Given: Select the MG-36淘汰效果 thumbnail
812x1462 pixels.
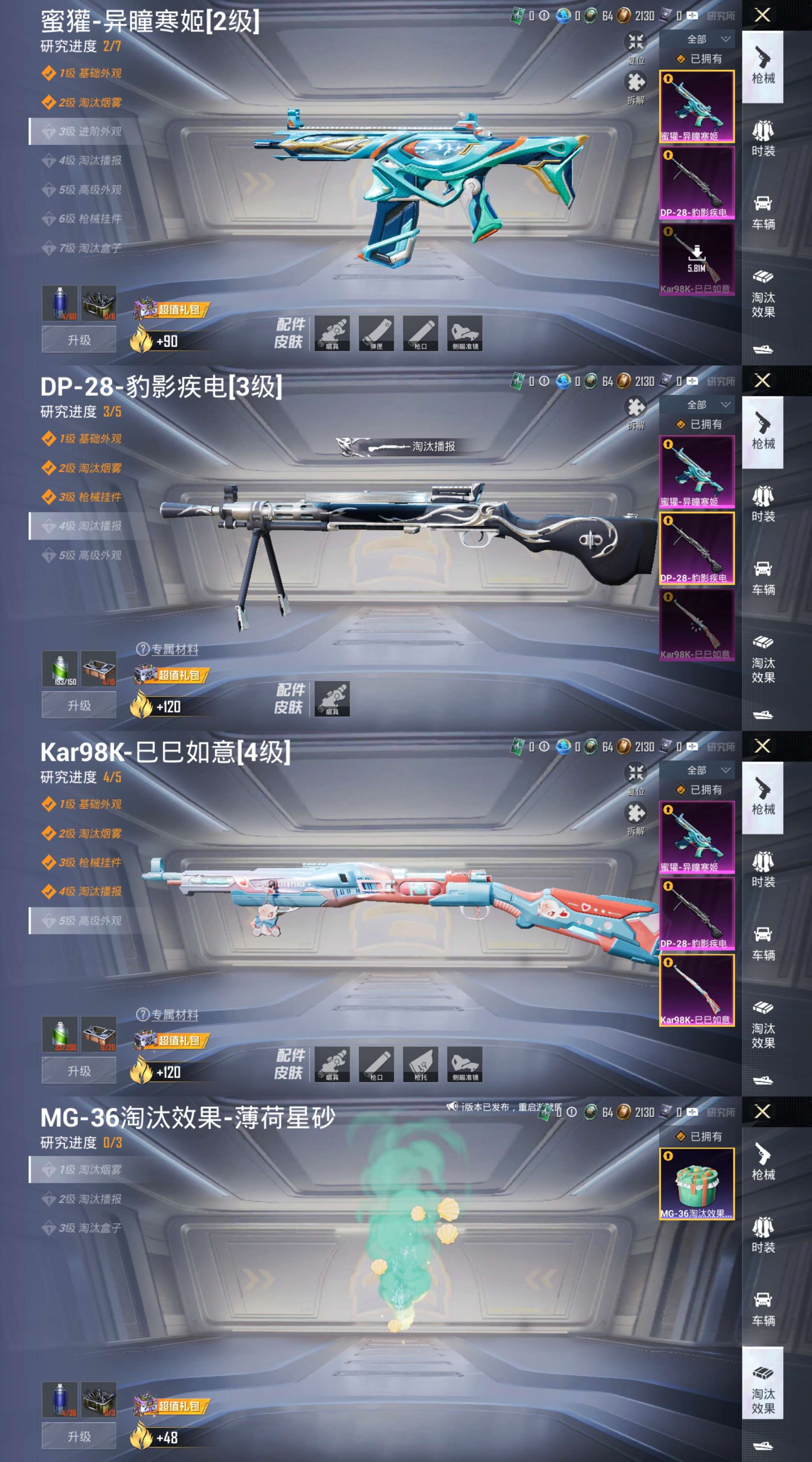Looking at the screenshot, I should click(x=696, y=1184).
